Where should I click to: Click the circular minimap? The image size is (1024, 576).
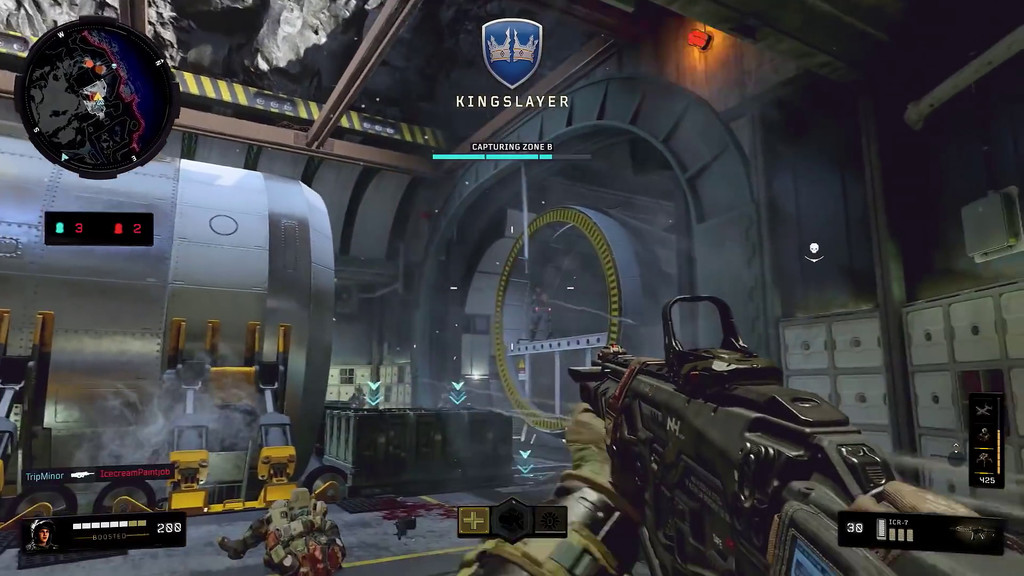point(96,96)
